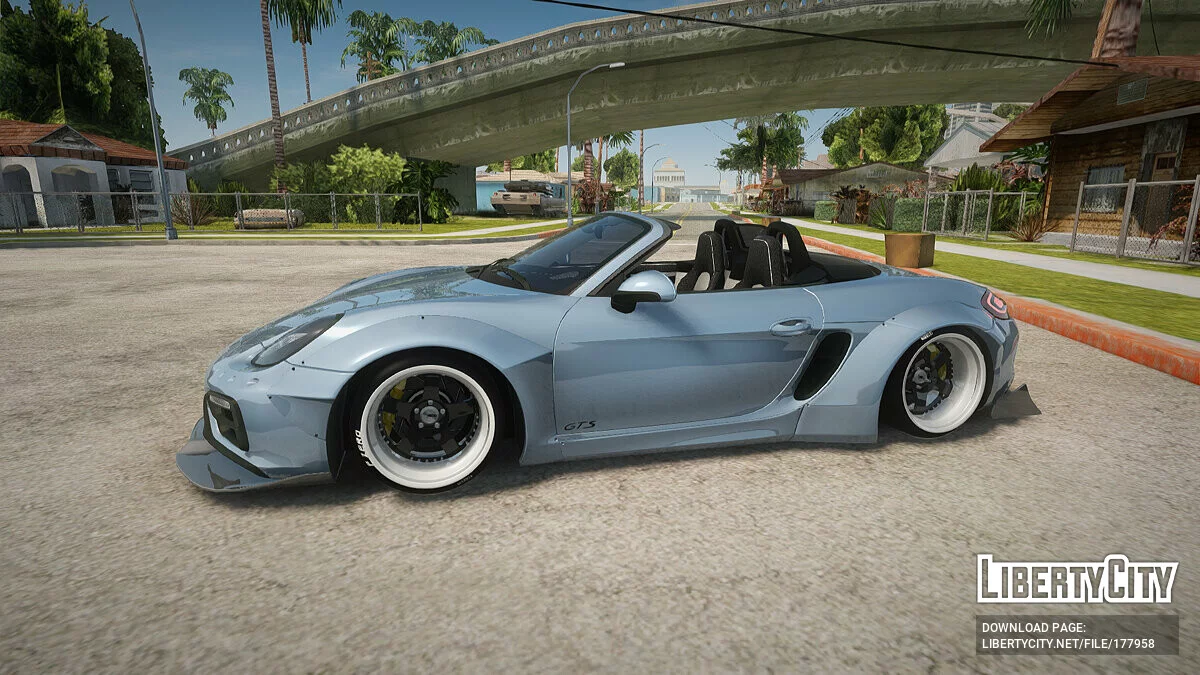Click the LibertyCity logo watermark
Image resolution: width=1200 pixels, height=675 pixels.
point(1077,579)
